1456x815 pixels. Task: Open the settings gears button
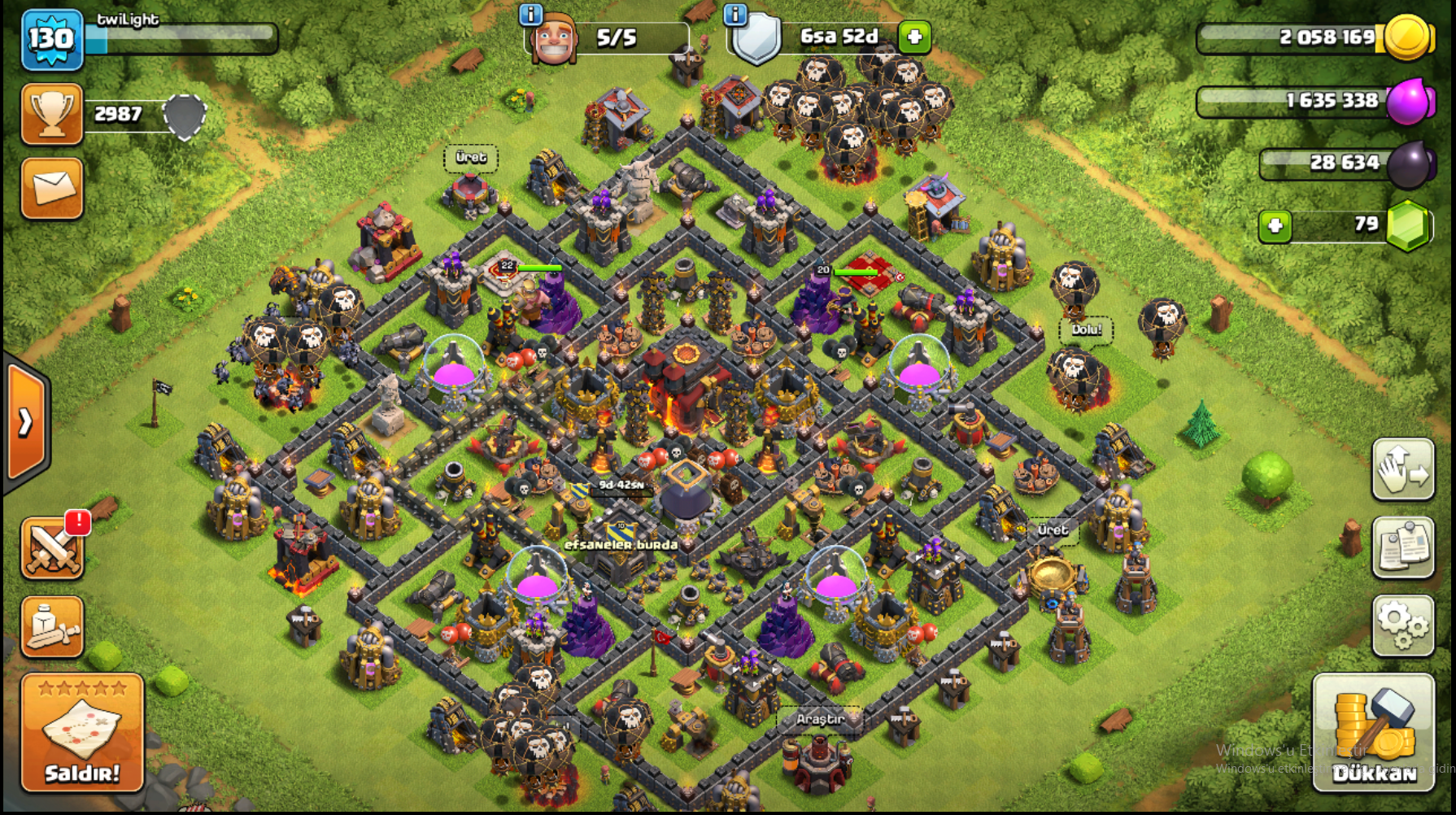pos(1403,625)
